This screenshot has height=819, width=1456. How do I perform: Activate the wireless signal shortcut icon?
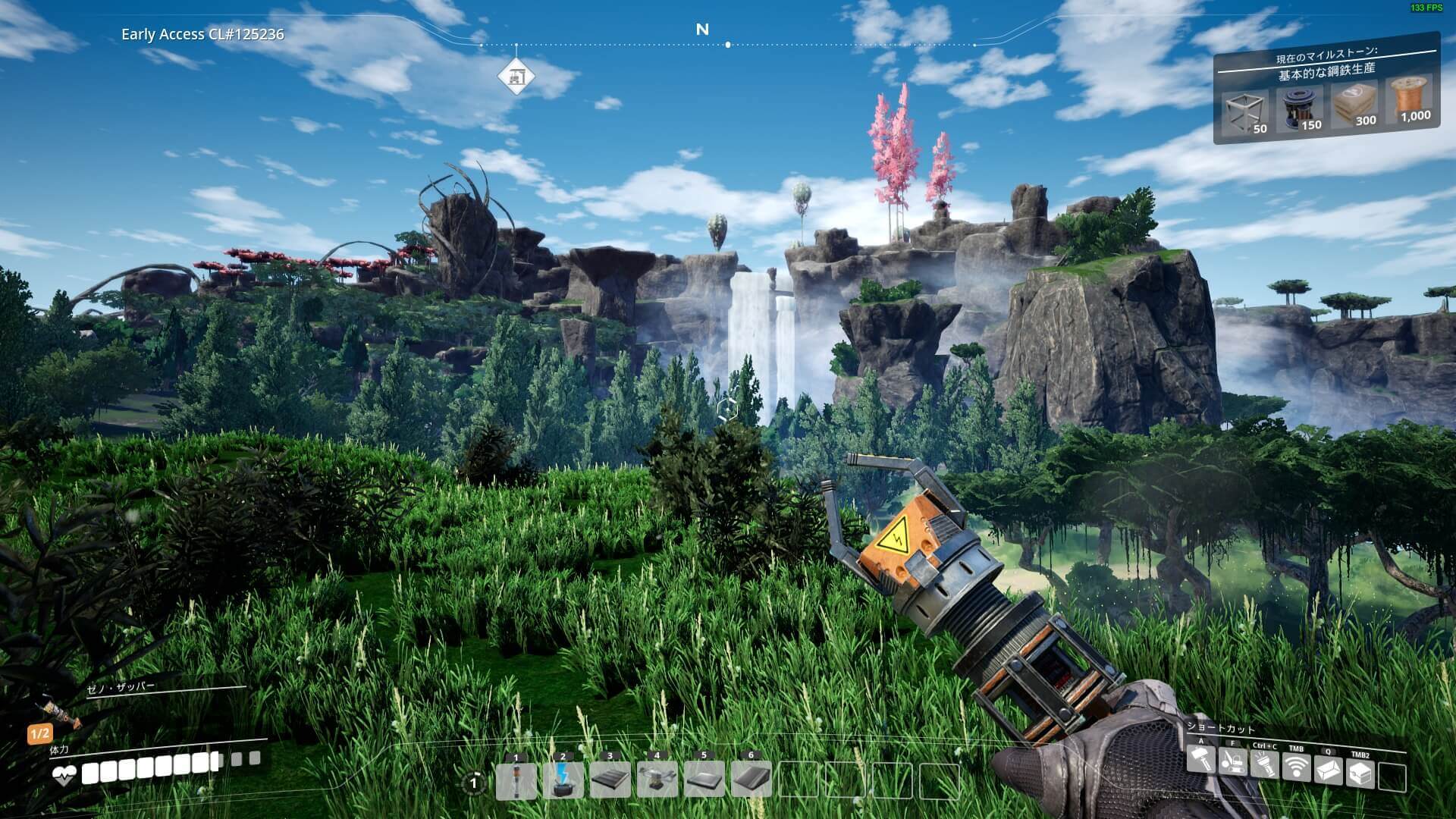(x=1296, y=768)
